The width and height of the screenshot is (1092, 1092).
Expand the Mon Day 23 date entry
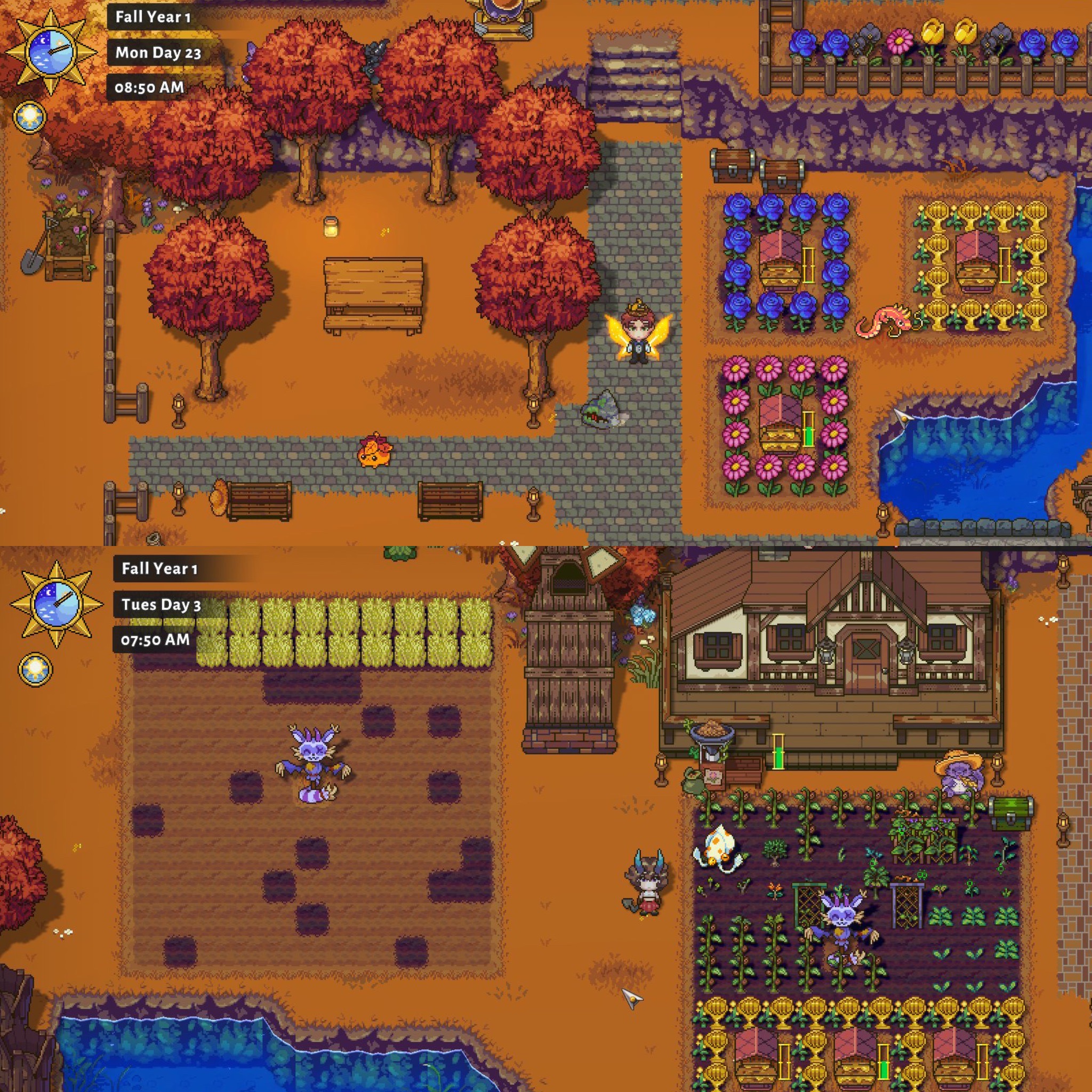click(x=158, y=54)
